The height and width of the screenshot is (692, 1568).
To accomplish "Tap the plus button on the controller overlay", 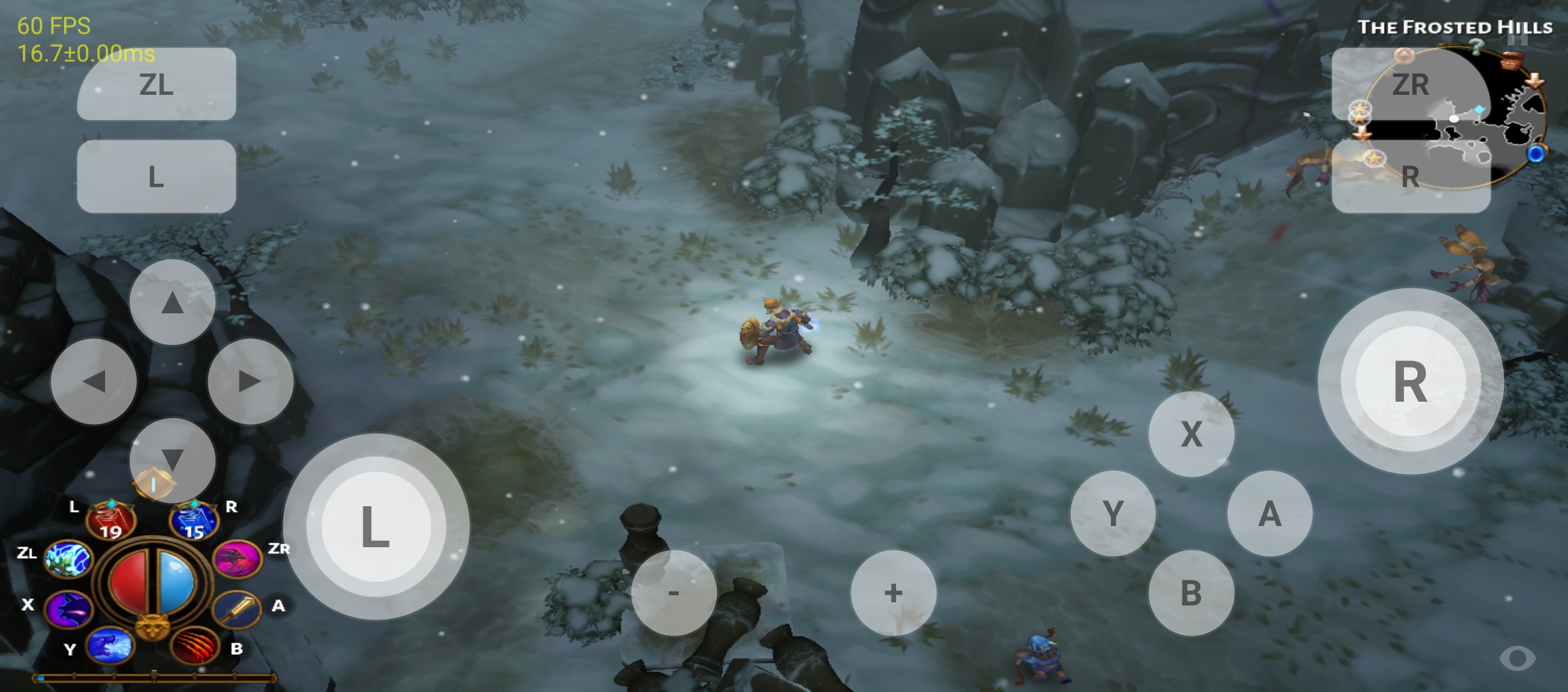I will point(892,593).
